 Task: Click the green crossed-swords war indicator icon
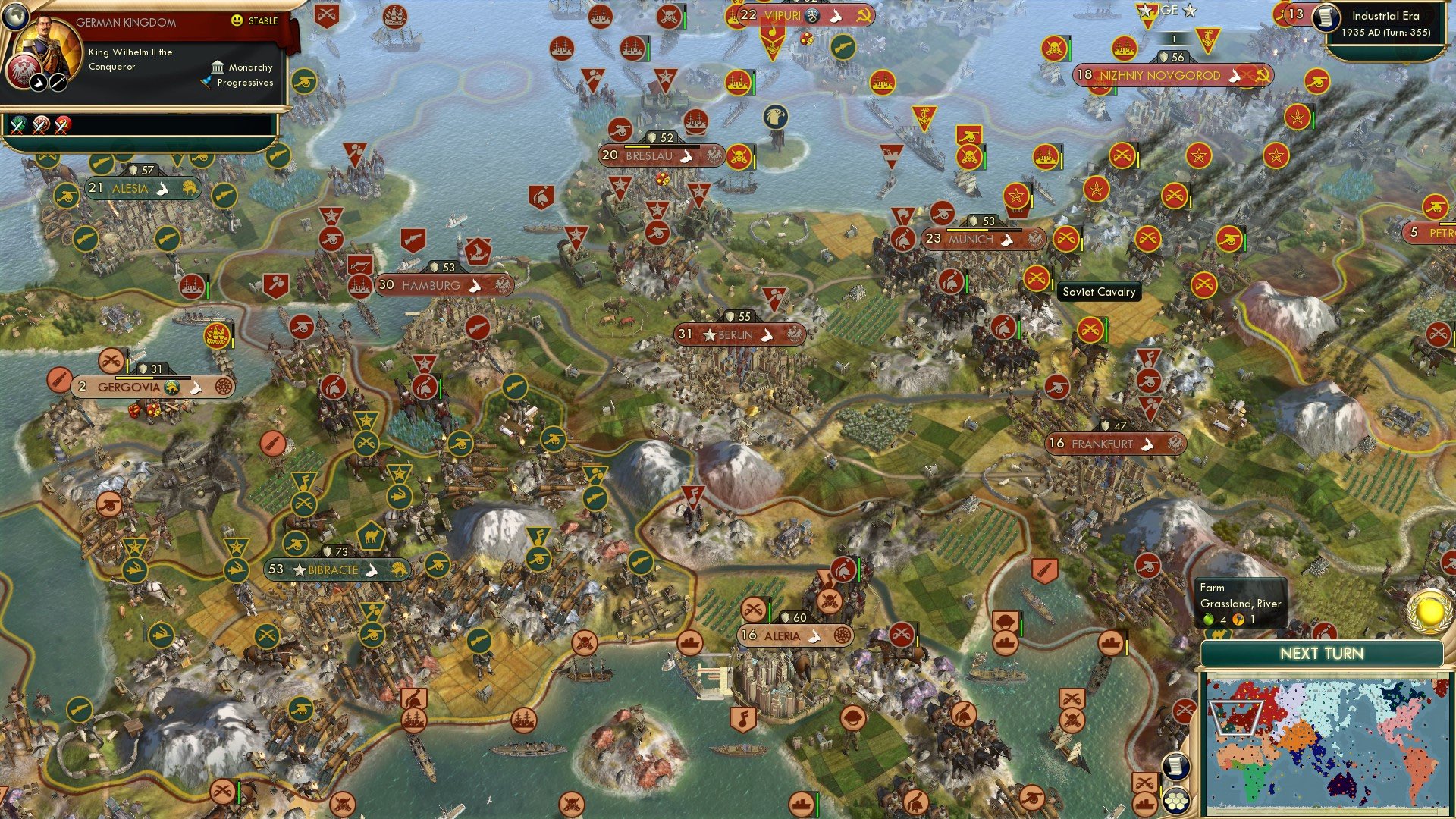pos(16,124)
